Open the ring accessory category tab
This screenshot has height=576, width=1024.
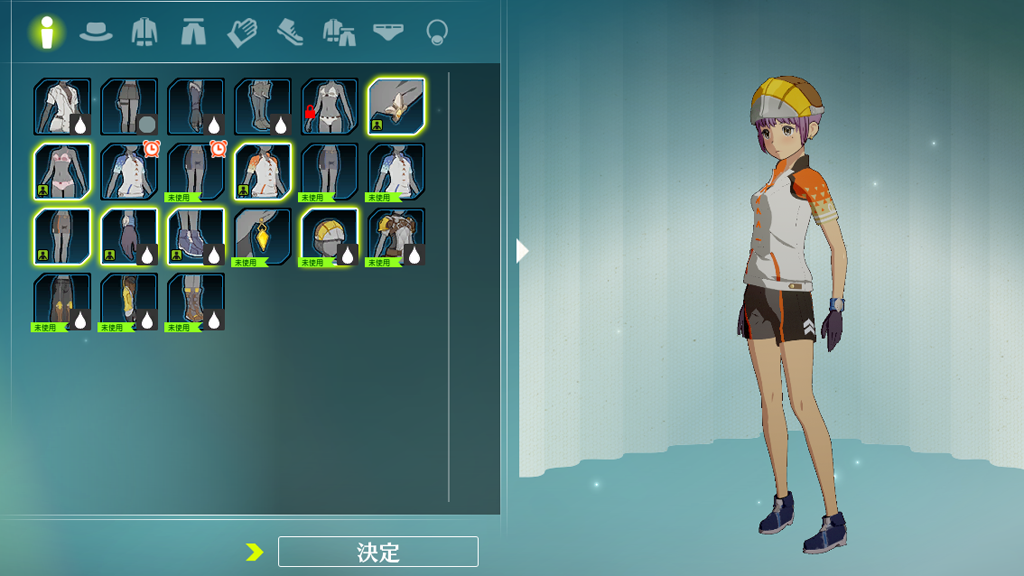436,32
